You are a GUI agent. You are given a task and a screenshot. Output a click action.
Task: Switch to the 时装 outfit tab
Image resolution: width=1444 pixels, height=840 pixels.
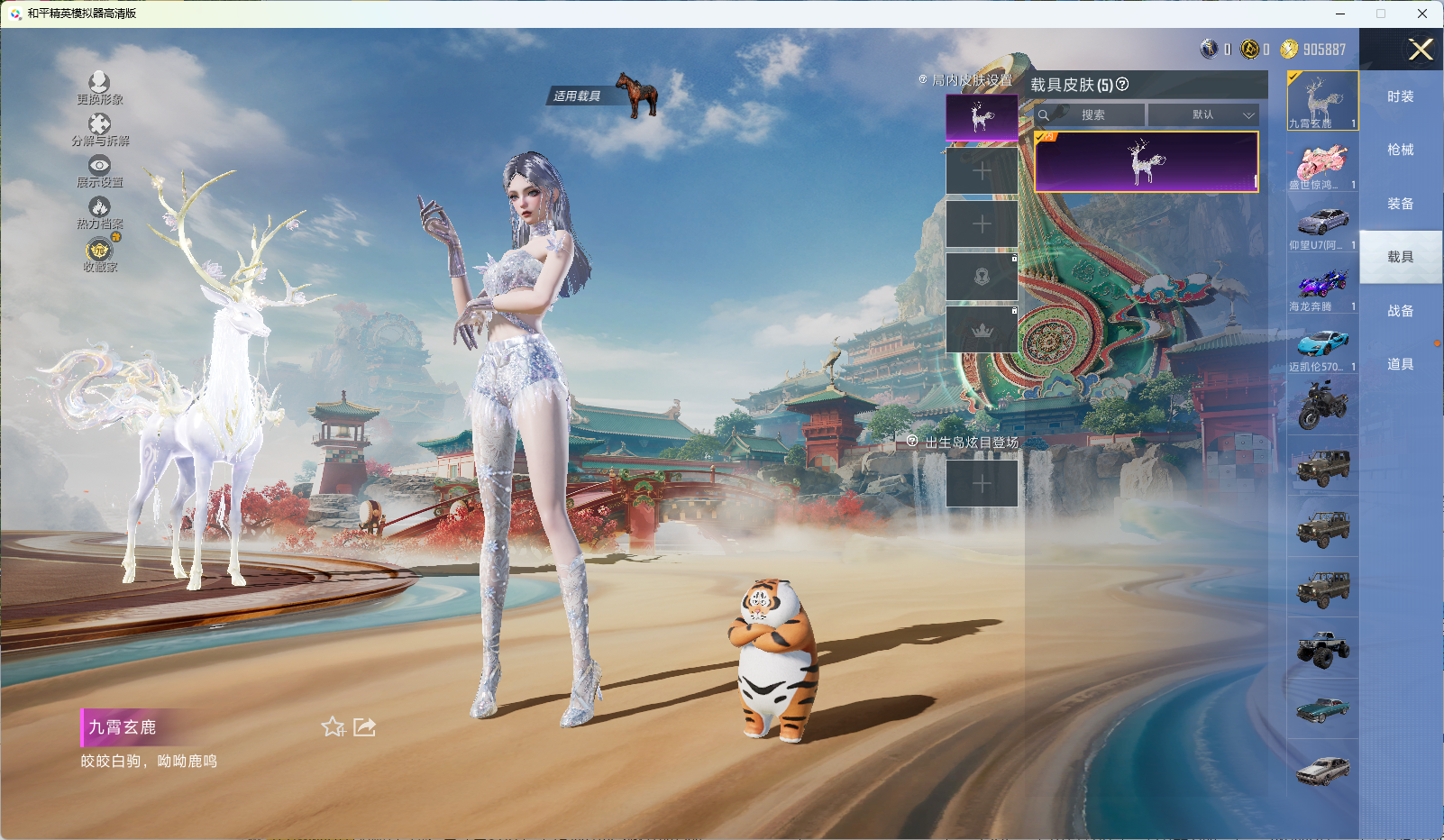tap(1400, 96)
